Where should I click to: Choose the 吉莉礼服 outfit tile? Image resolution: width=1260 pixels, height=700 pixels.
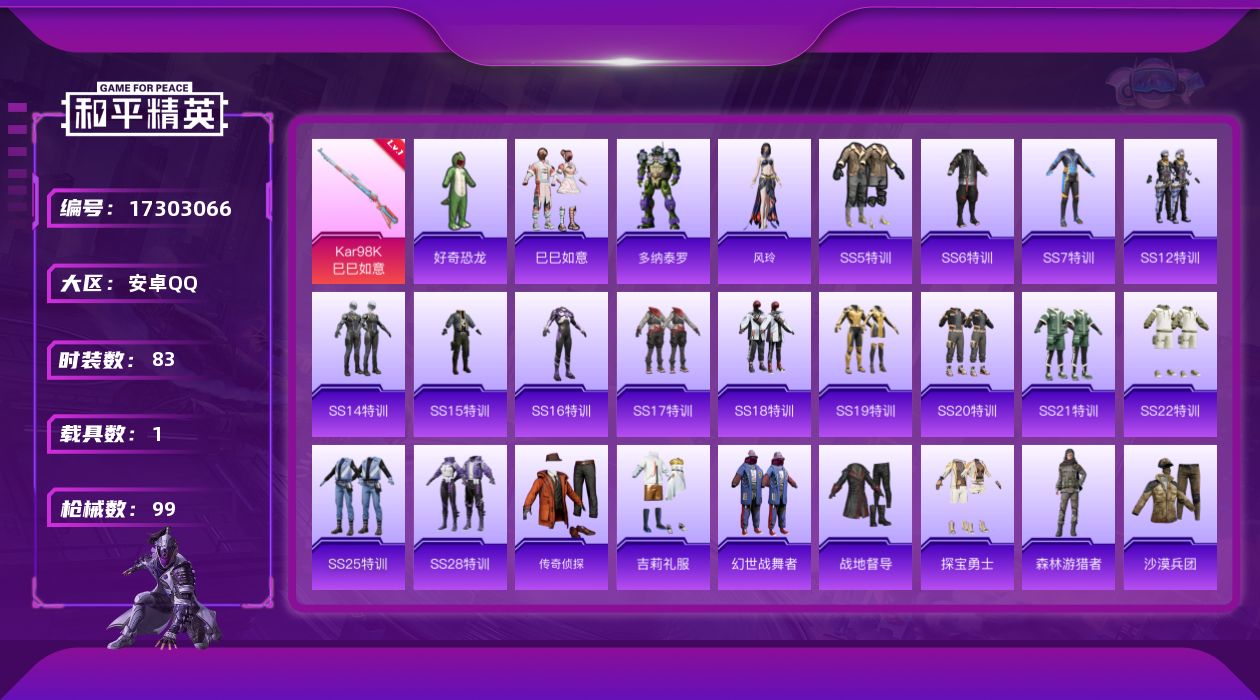(663, 517)
